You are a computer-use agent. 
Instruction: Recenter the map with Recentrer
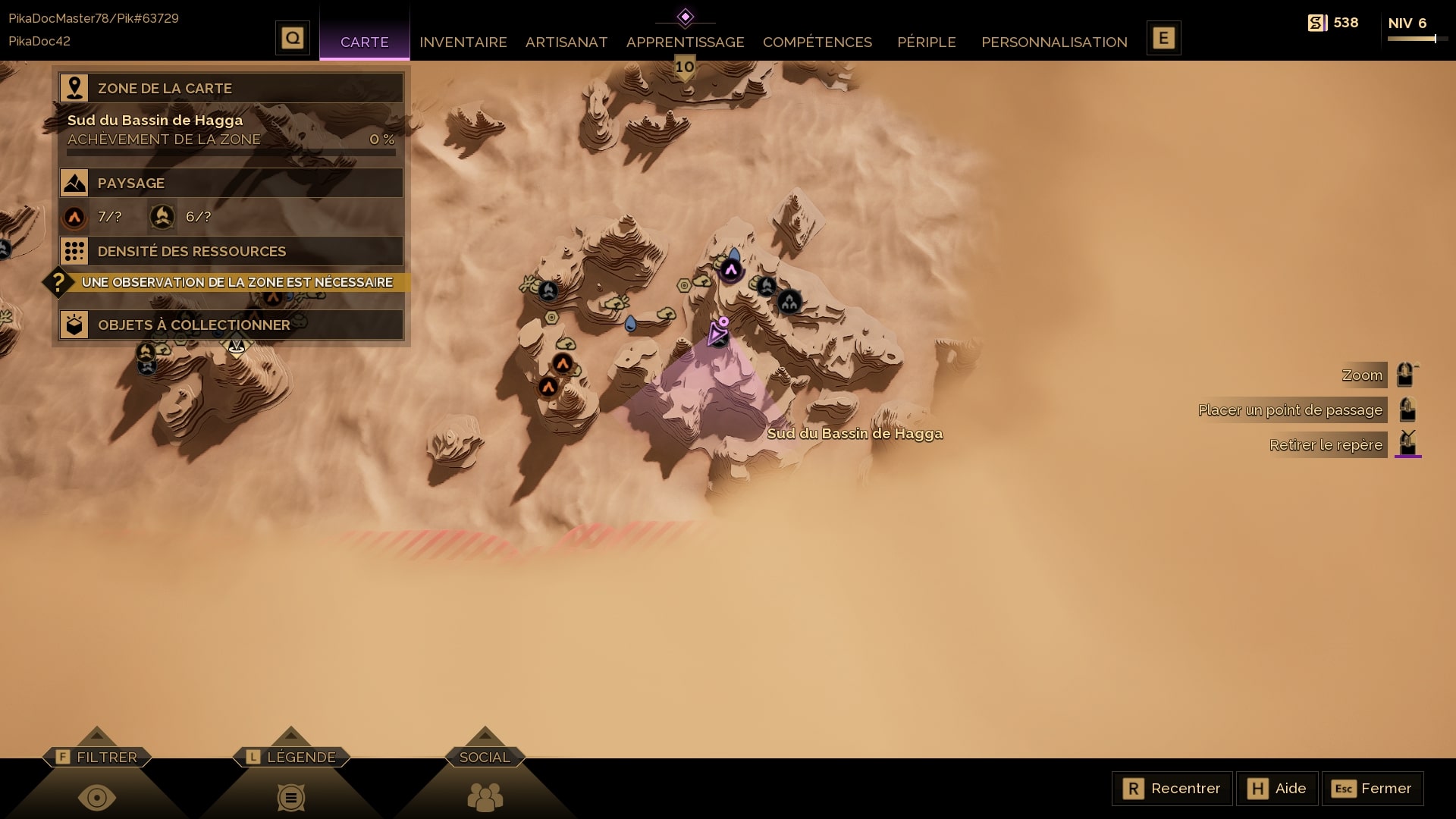[1172, 789]
